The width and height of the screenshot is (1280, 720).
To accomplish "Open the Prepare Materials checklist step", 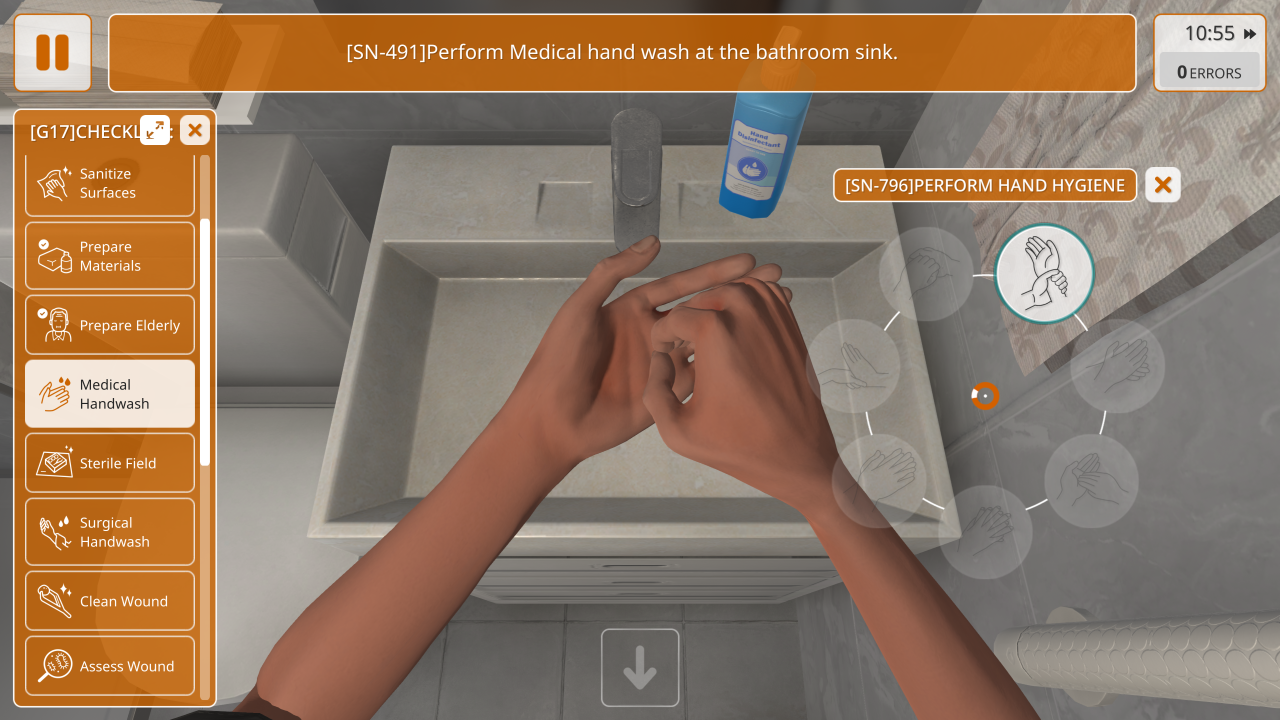I will coord(110,256).
